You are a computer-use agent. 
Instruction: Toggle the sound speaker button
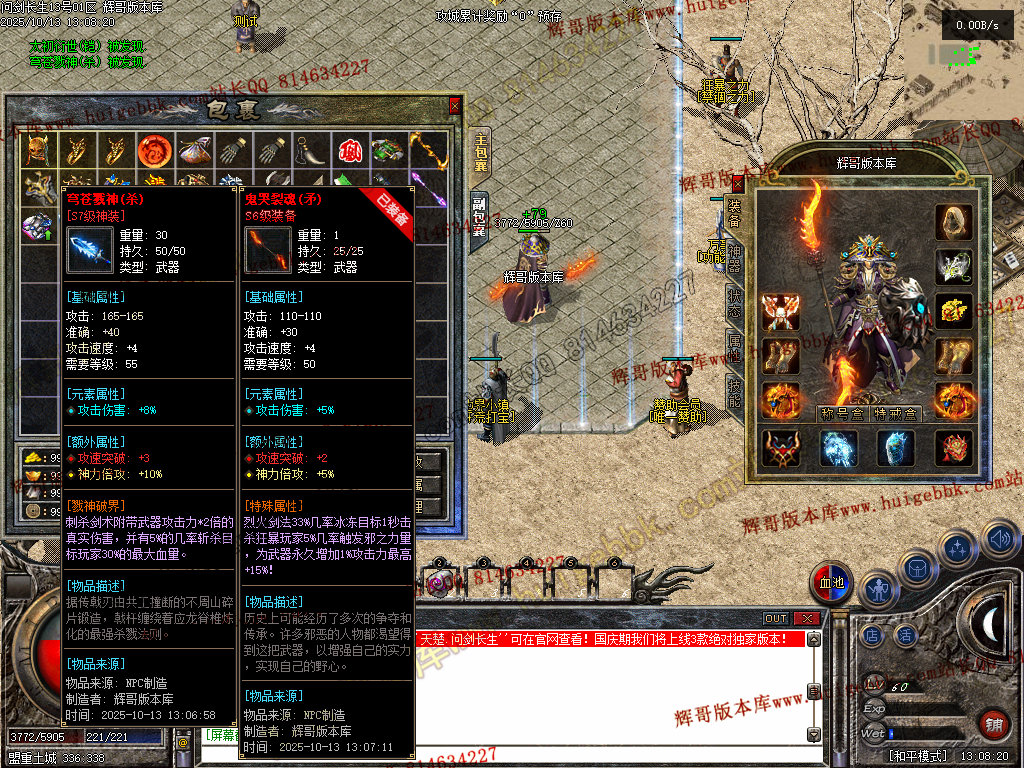coord(1000,541)
